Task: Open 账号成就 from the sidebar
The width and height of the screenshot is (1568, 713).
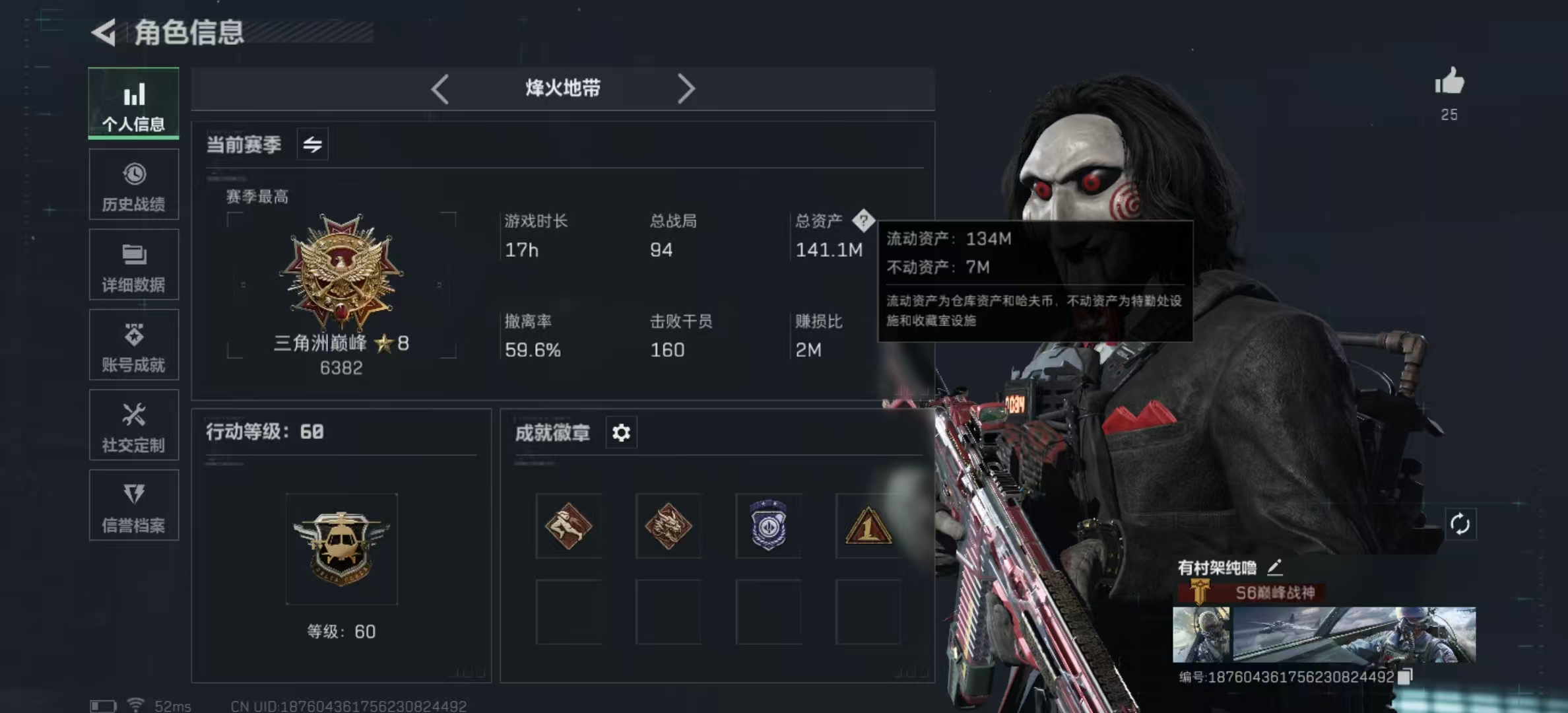Action: click(x=134, y=345)
